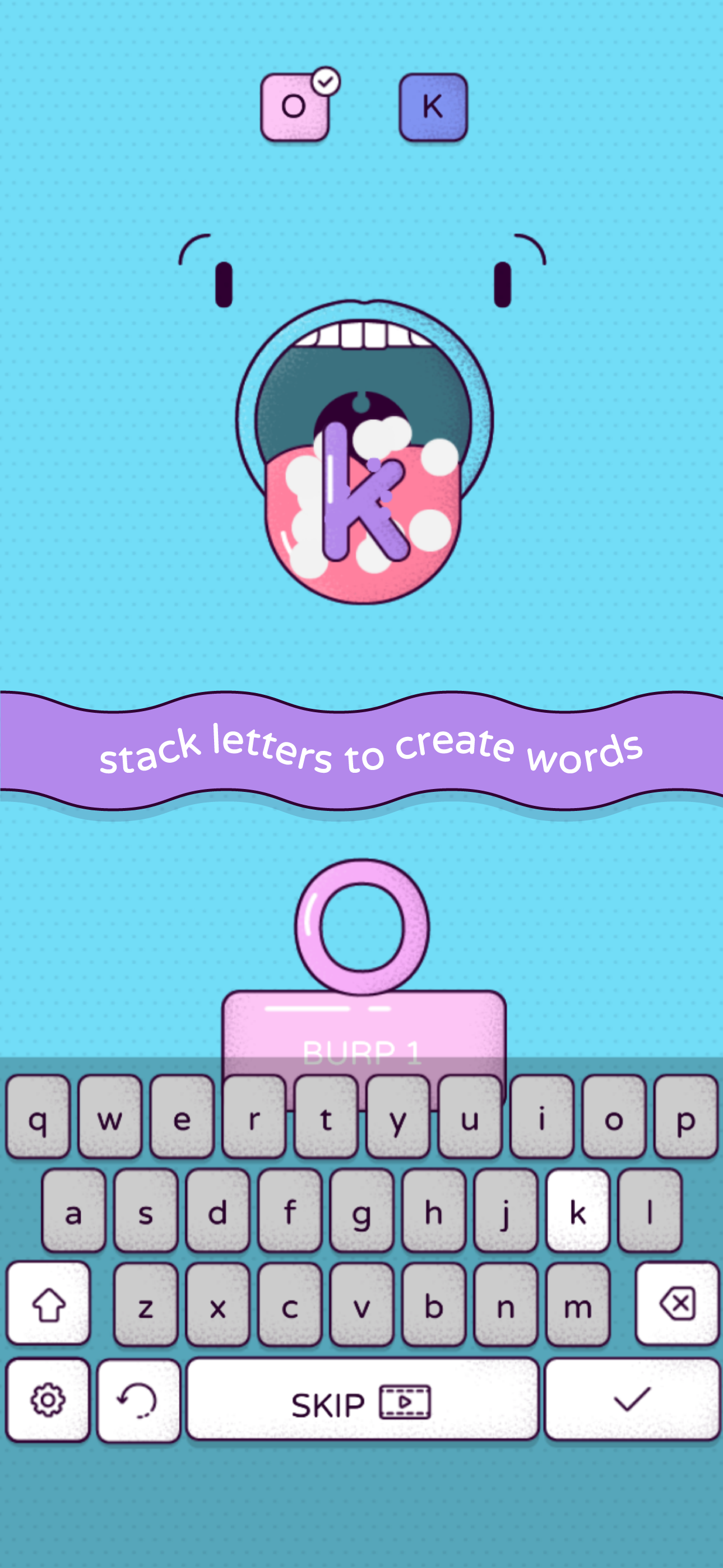
Task: Tap the shift arrow key
Action: 48,1302
